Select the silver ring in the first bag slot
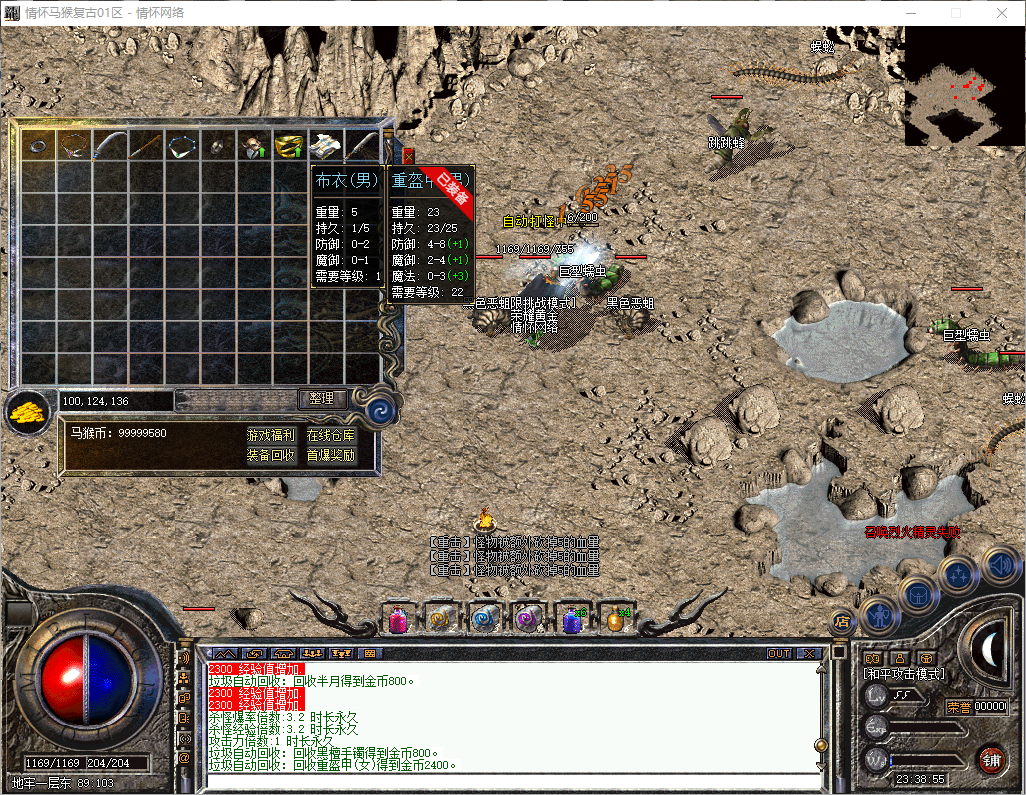1026x795 pixels. click(38, 146)
